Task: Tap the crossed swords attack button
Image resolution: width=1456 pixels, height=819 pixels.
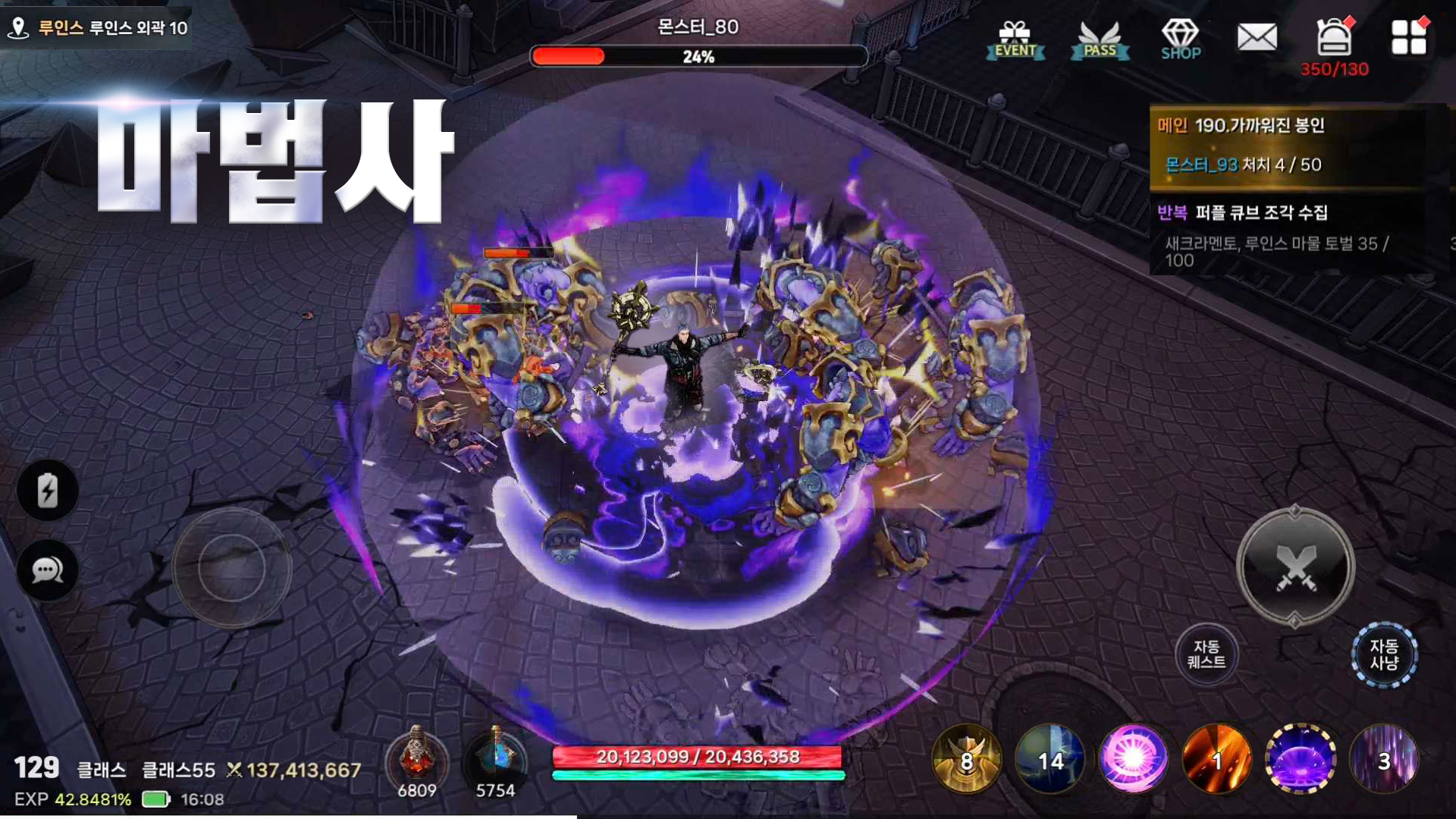Action: click(x=1295, y=567)
